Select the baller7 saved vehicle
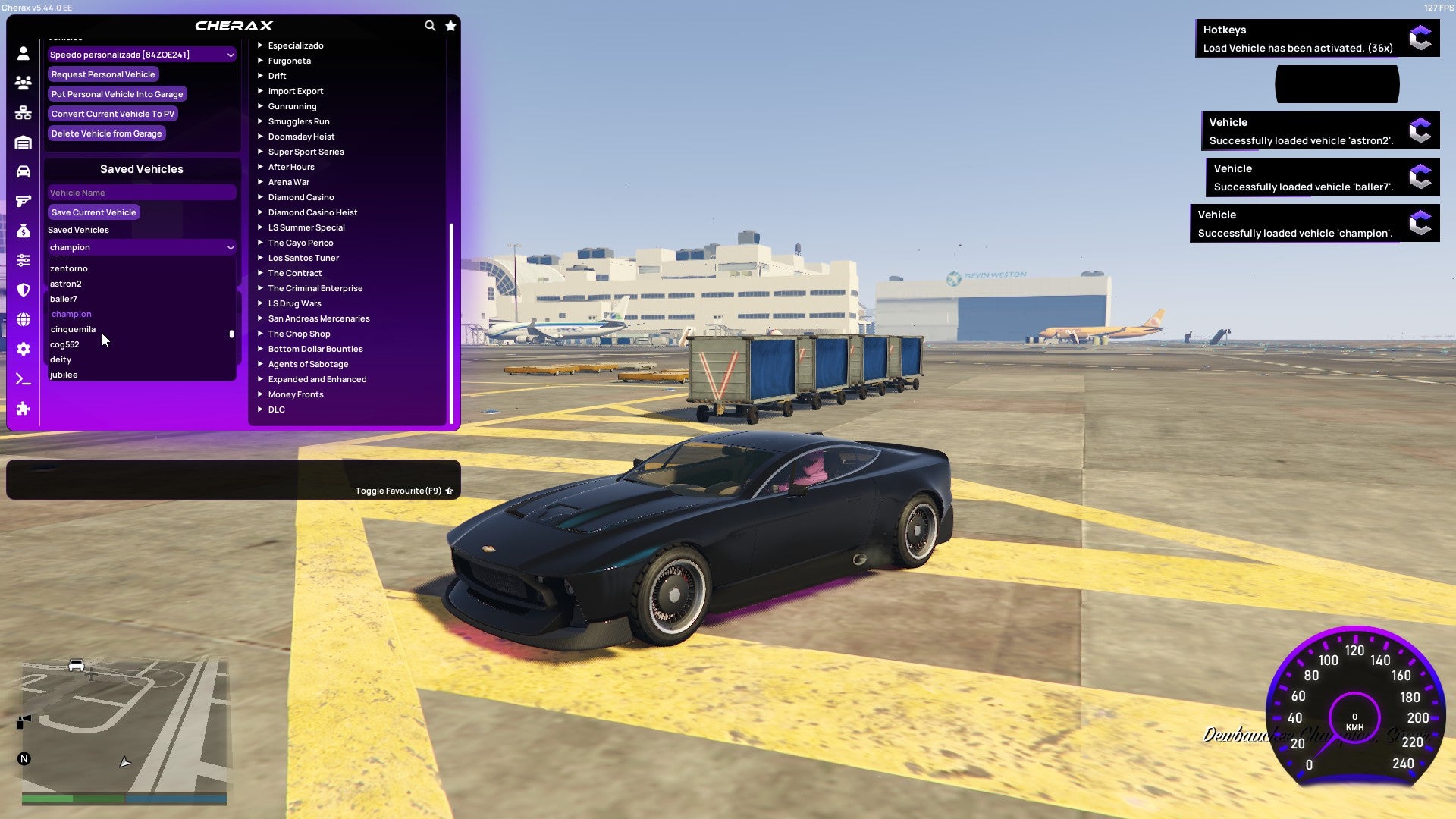1456x819 pixels. [64, 299]
